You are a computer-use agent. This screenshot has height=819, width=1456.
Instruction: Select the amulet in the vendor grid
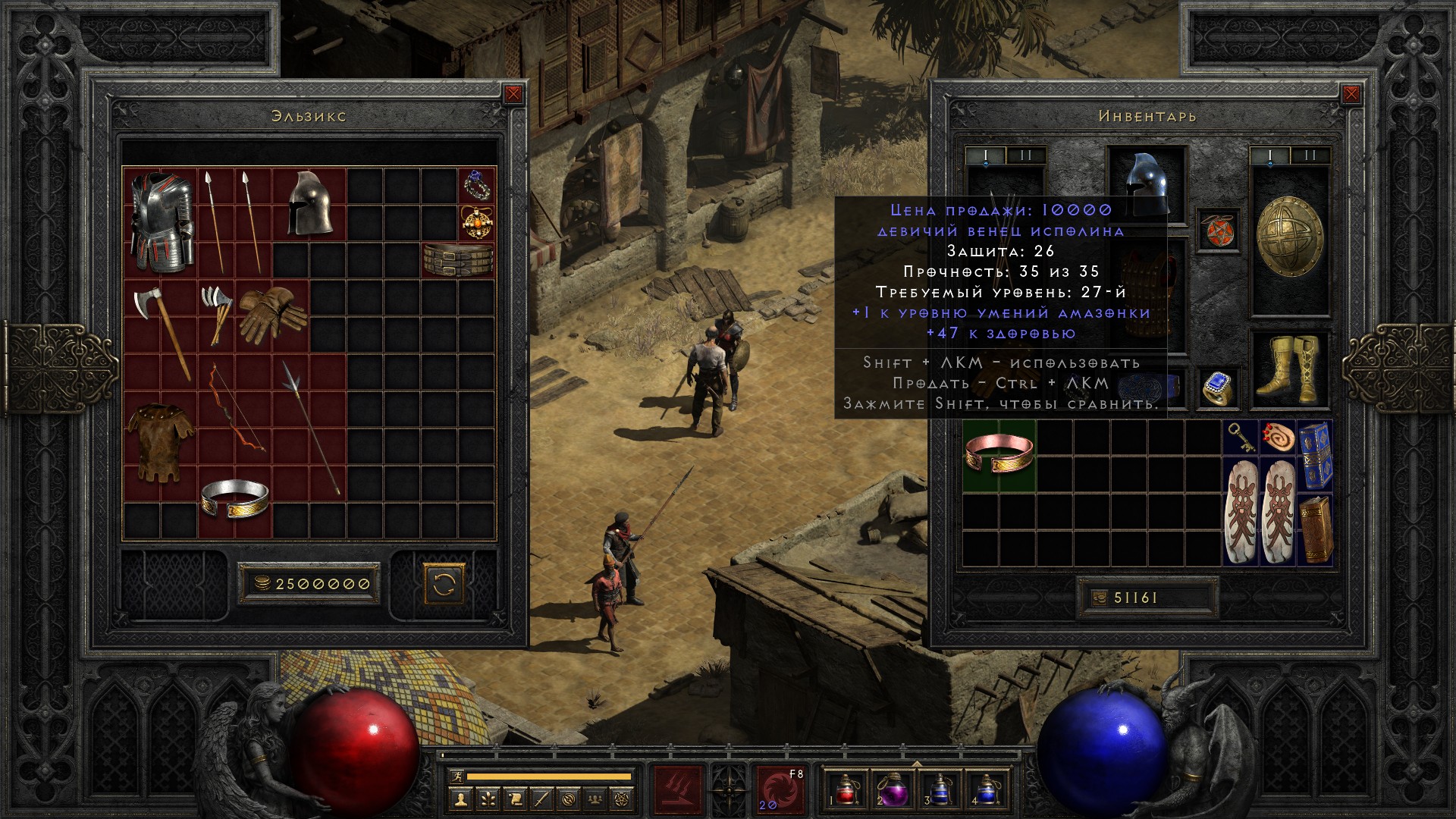478,221
